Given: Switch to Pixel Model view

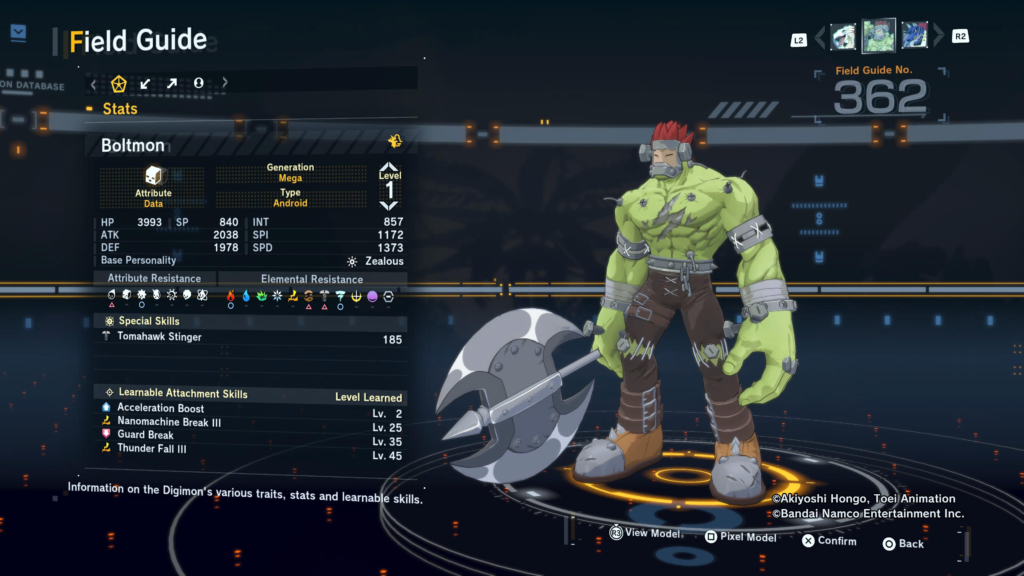Looking at the screenshot, I should 740,538.
